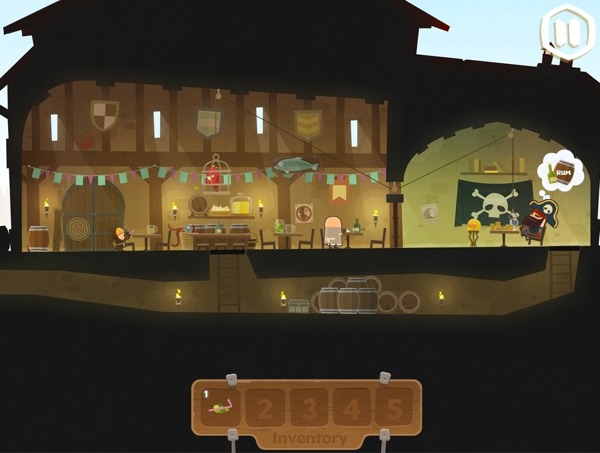Select empty inventory slot number 4
Image resolution: width=600 pixels, height=453 pixels.
pos(353,407)
